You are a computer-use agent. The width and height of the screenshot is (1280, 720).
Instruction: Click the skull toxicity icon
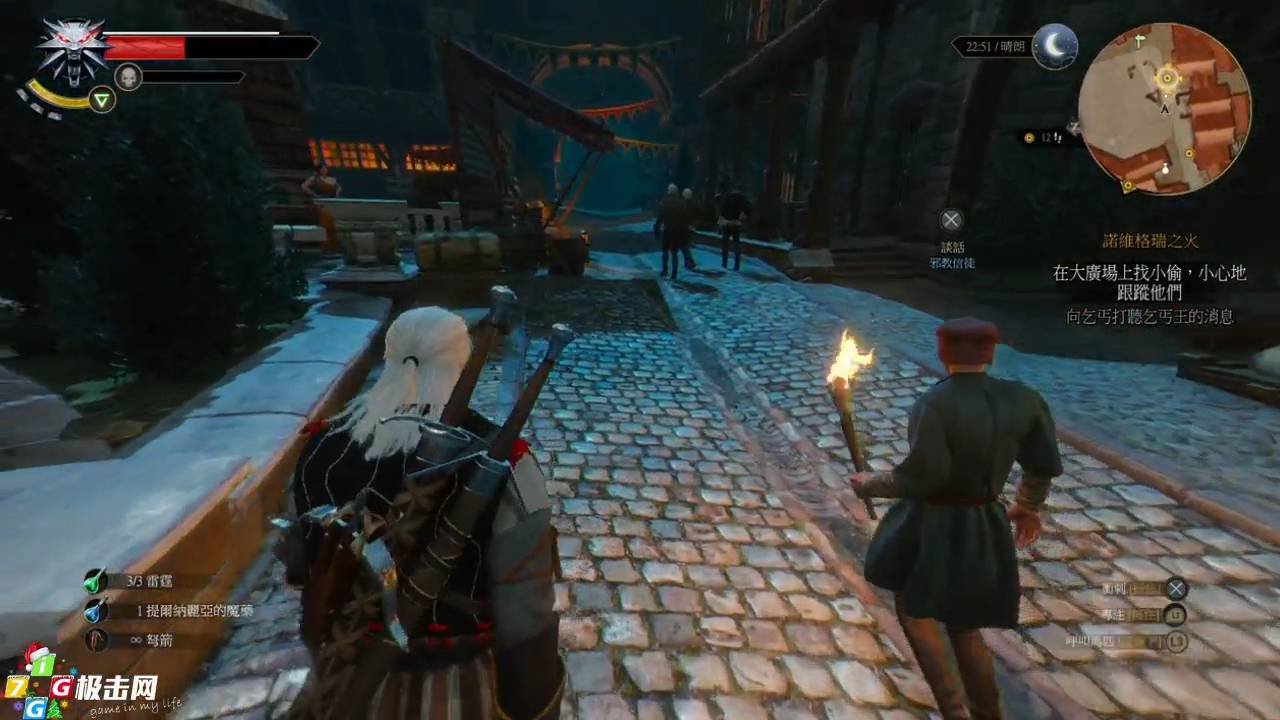point(130,76)
